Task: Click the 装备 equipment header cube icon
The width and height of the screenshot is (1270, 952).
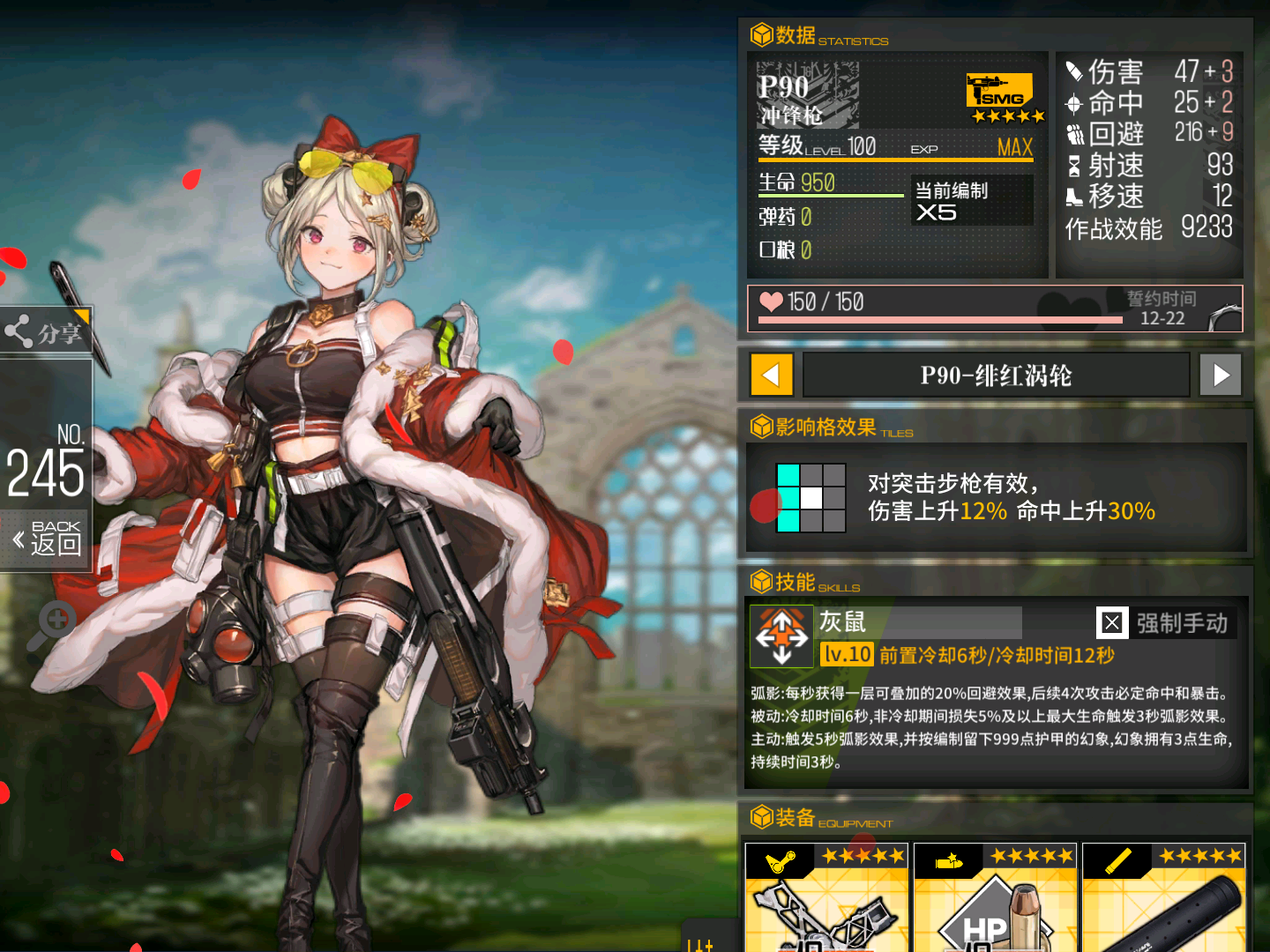Action: point(760,817)
